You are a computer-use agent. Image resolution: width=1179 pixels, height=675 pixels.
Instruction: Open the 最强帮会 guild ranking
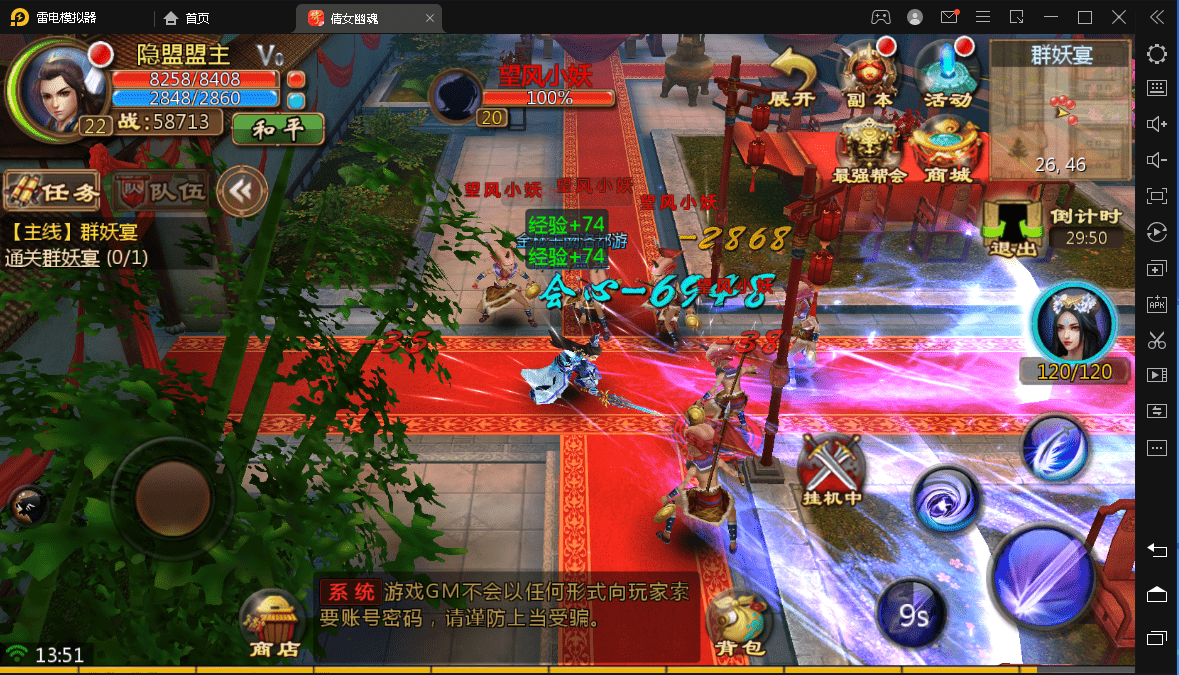868,150
